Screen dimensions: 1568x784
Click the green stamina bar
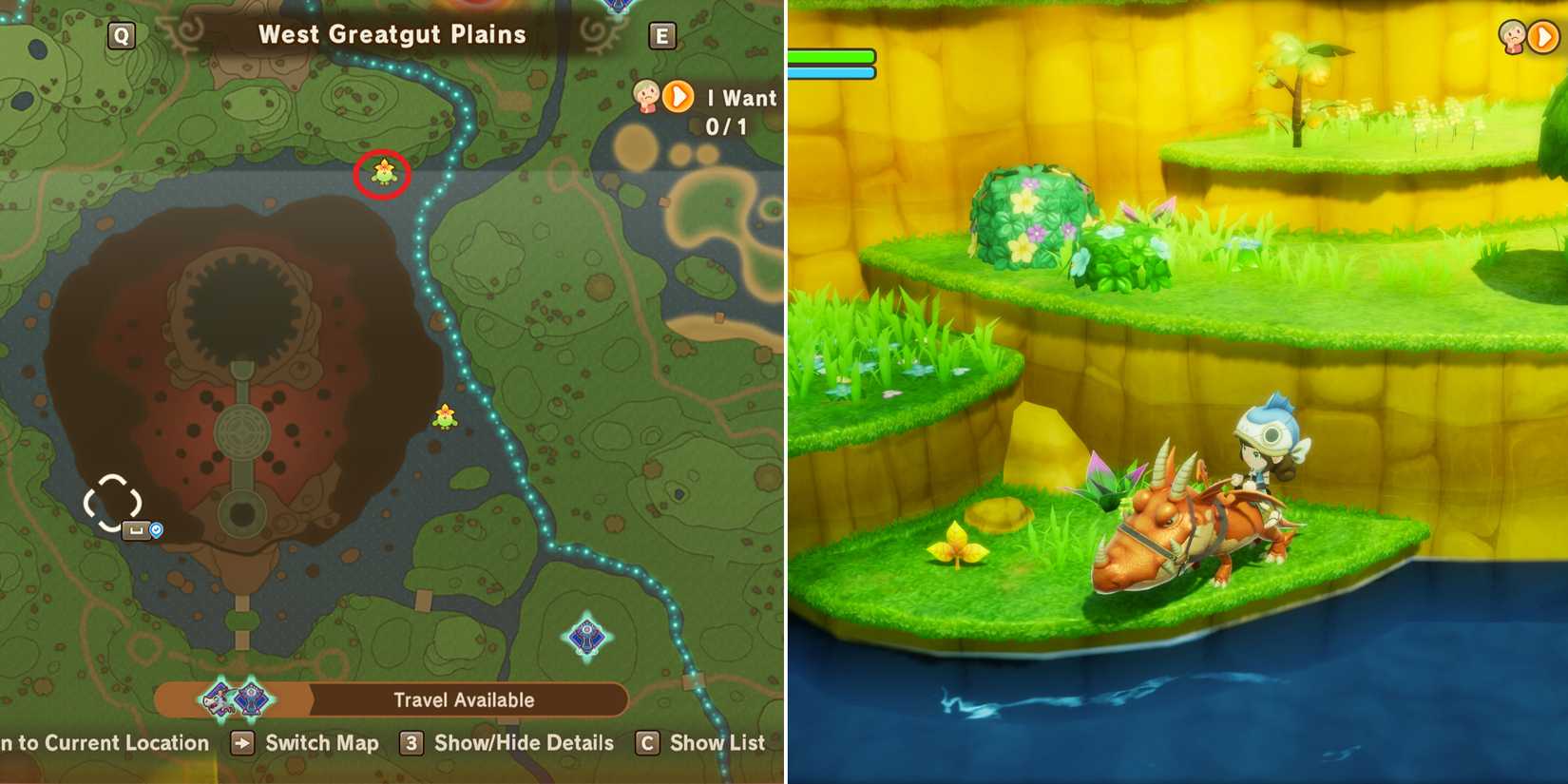click(x=832, y=57)
